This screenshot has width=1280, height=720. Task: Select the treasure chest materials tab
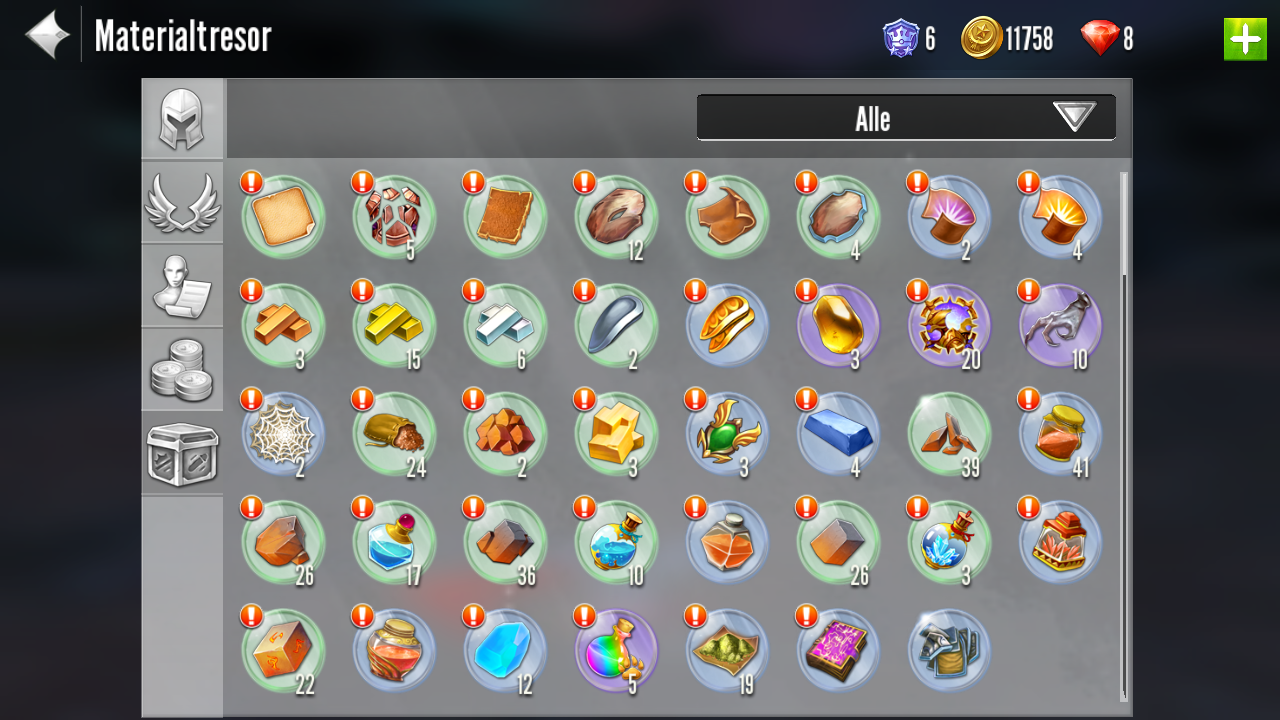(x=182, y=454)
